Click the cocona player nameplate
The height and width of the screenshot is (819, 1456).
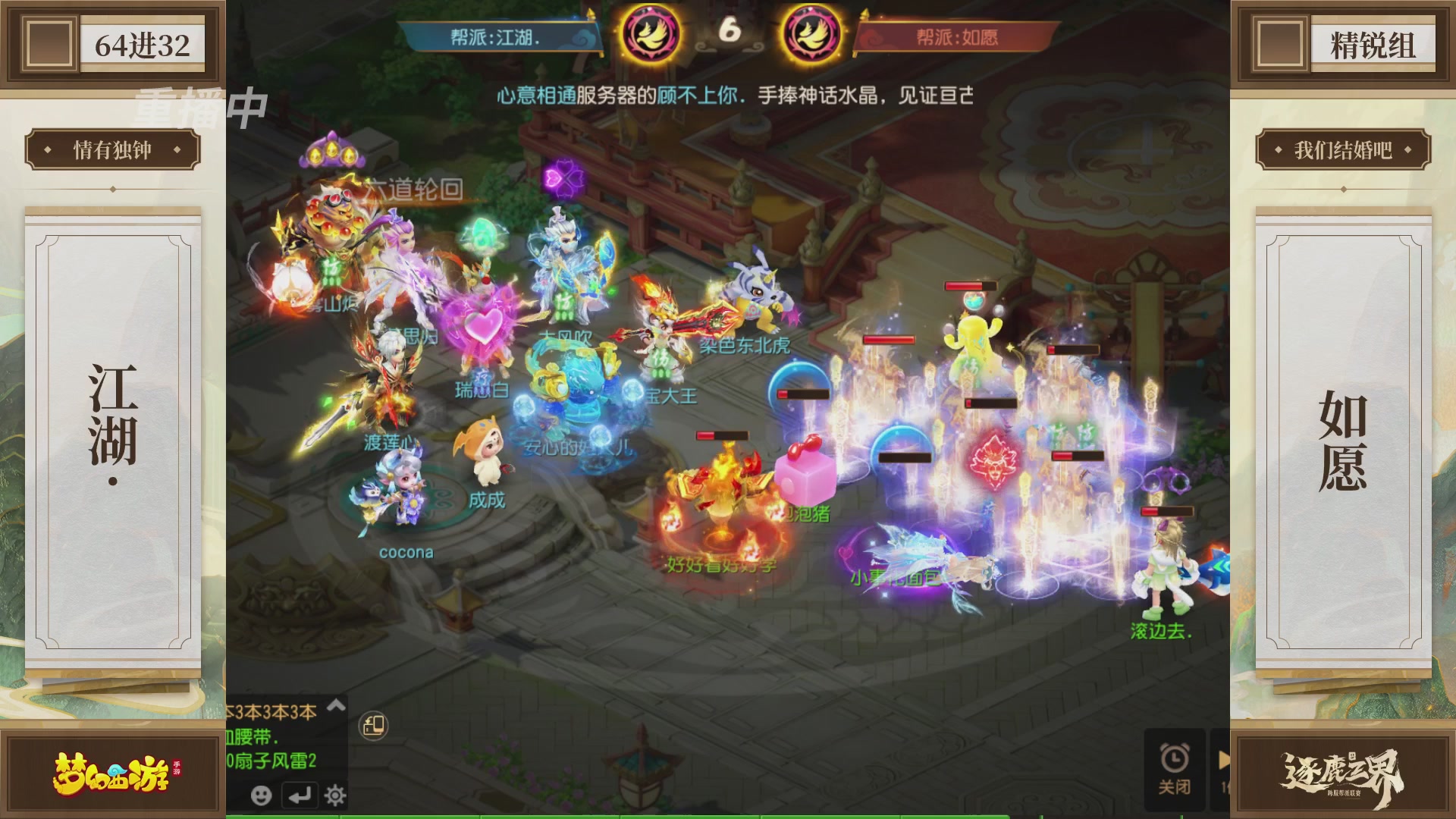point(406,552)
